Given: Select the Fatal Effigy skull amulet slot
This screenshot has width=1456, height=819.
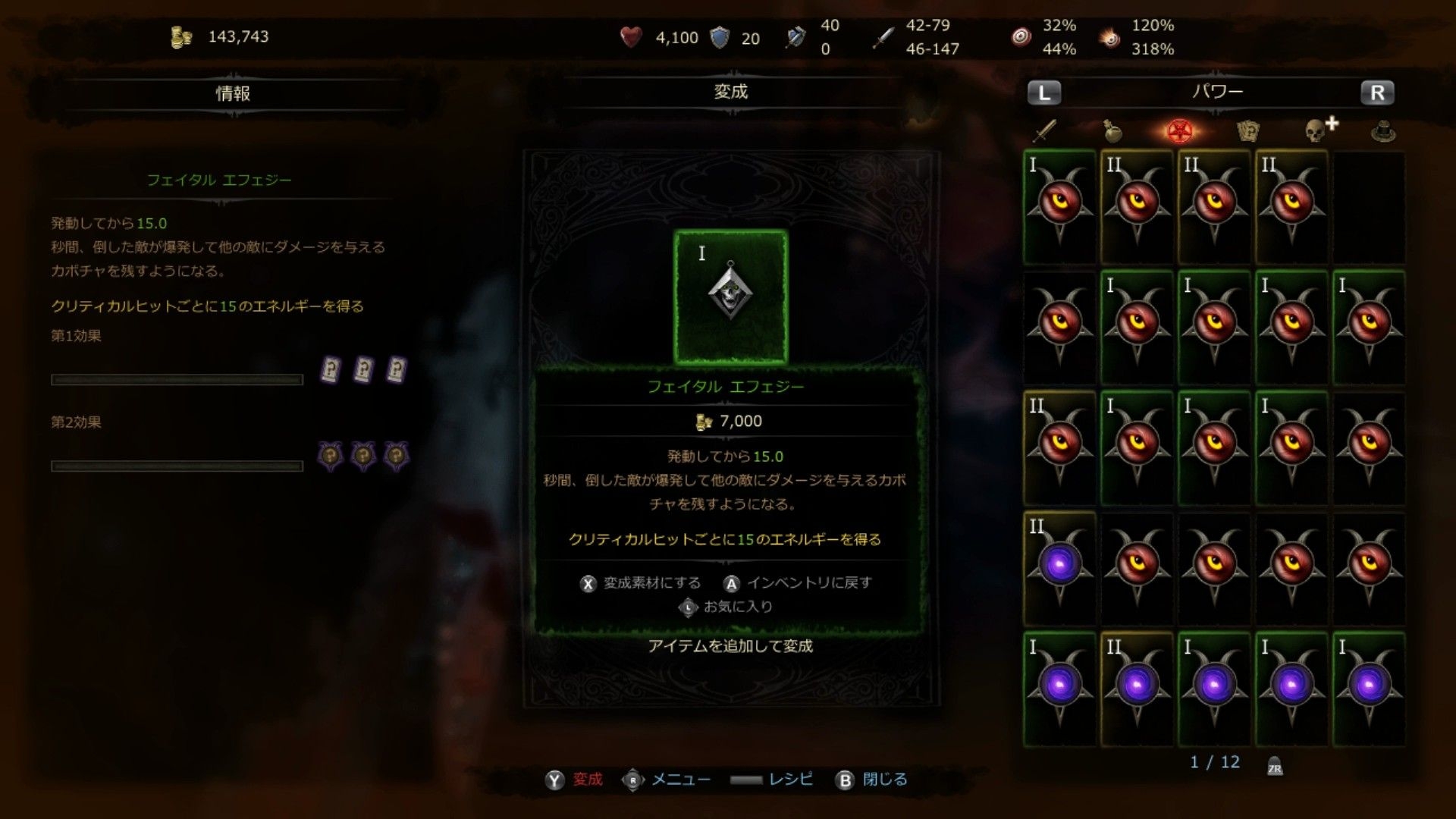Looking at the screenshot, I should [x=730, y=297].
